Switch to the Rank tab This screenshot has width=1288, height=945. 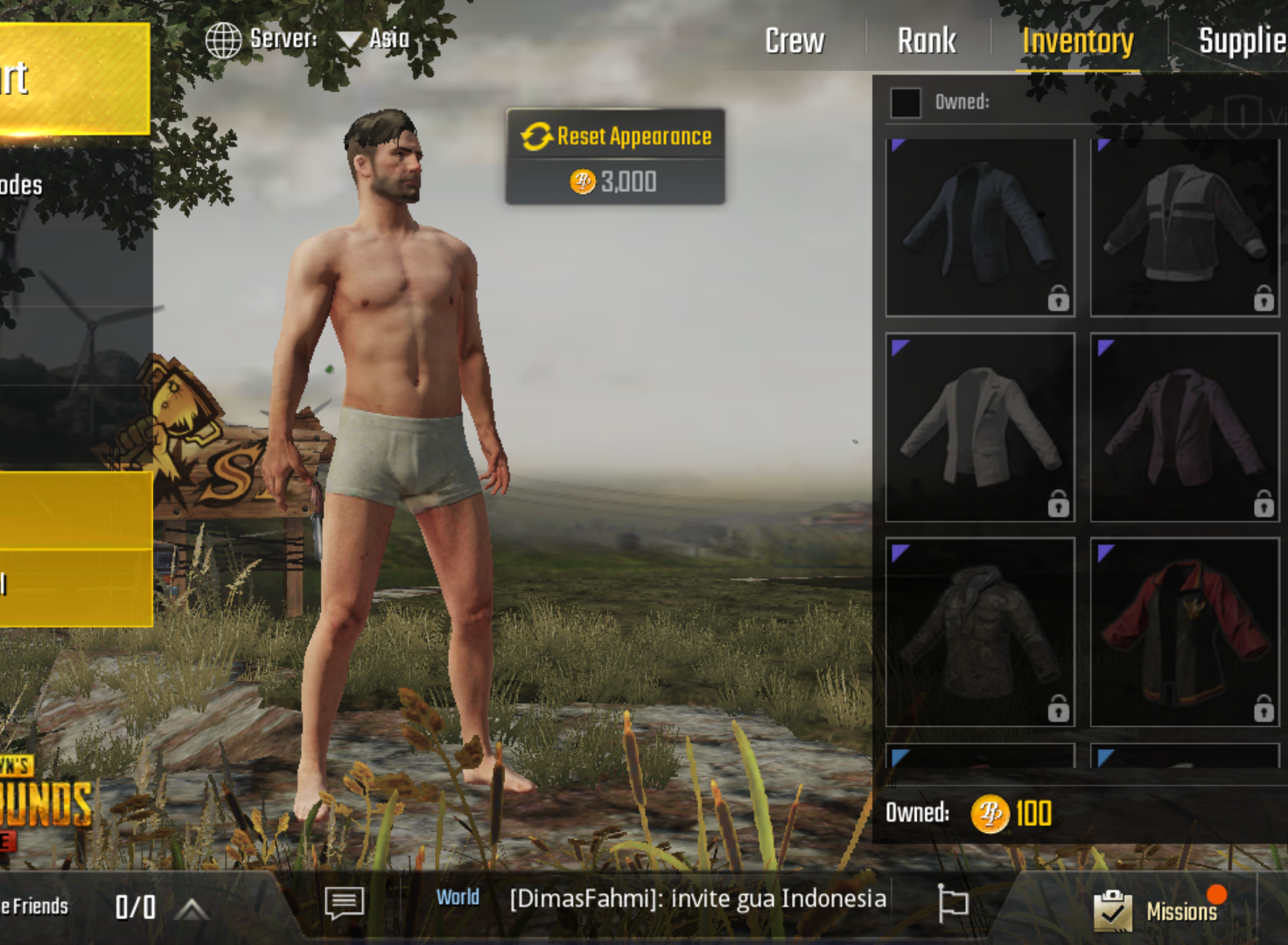(x=927, y=40)
